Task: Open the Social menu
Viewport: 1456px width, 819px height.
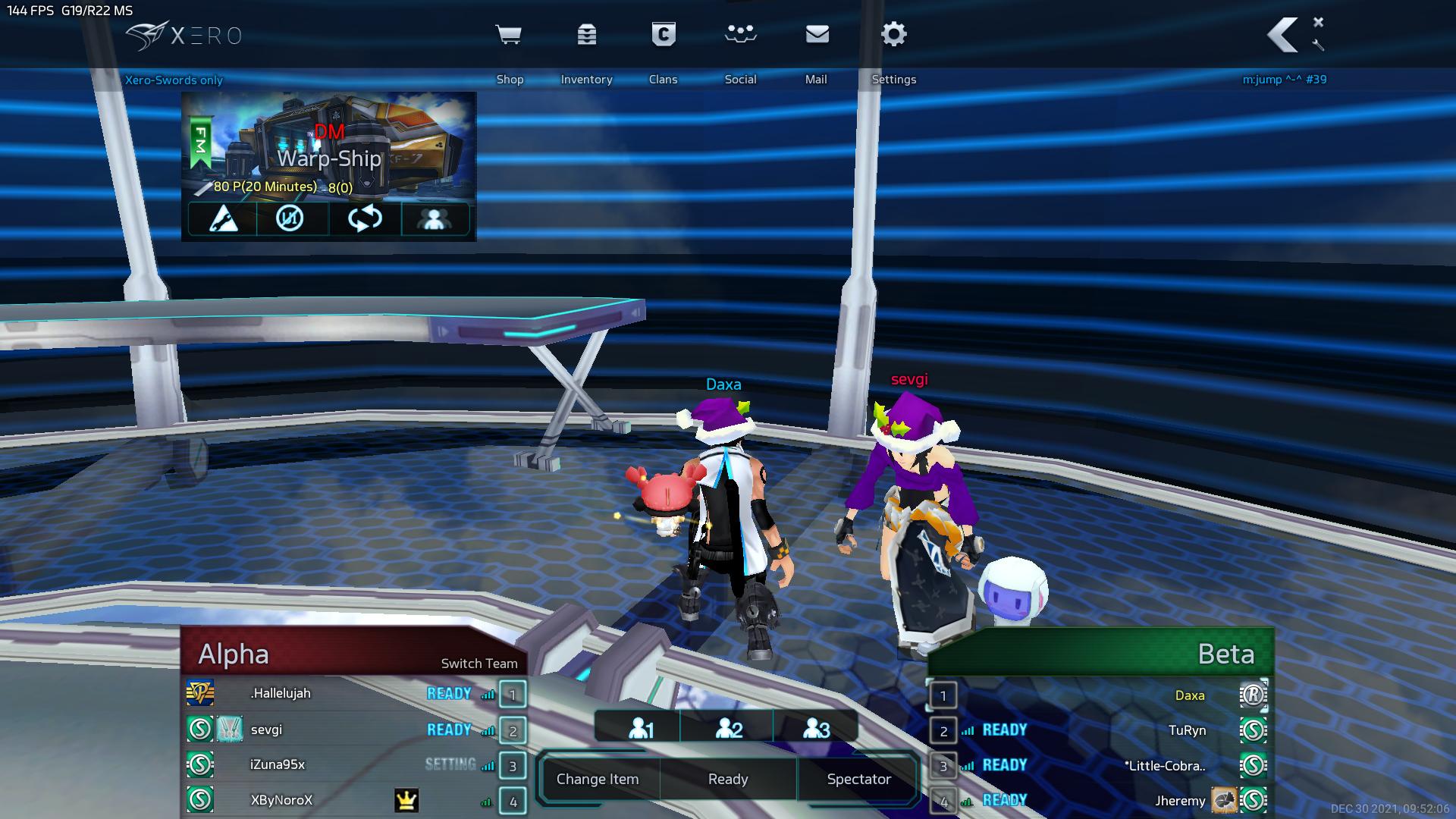Action: (x=740, y=35)
